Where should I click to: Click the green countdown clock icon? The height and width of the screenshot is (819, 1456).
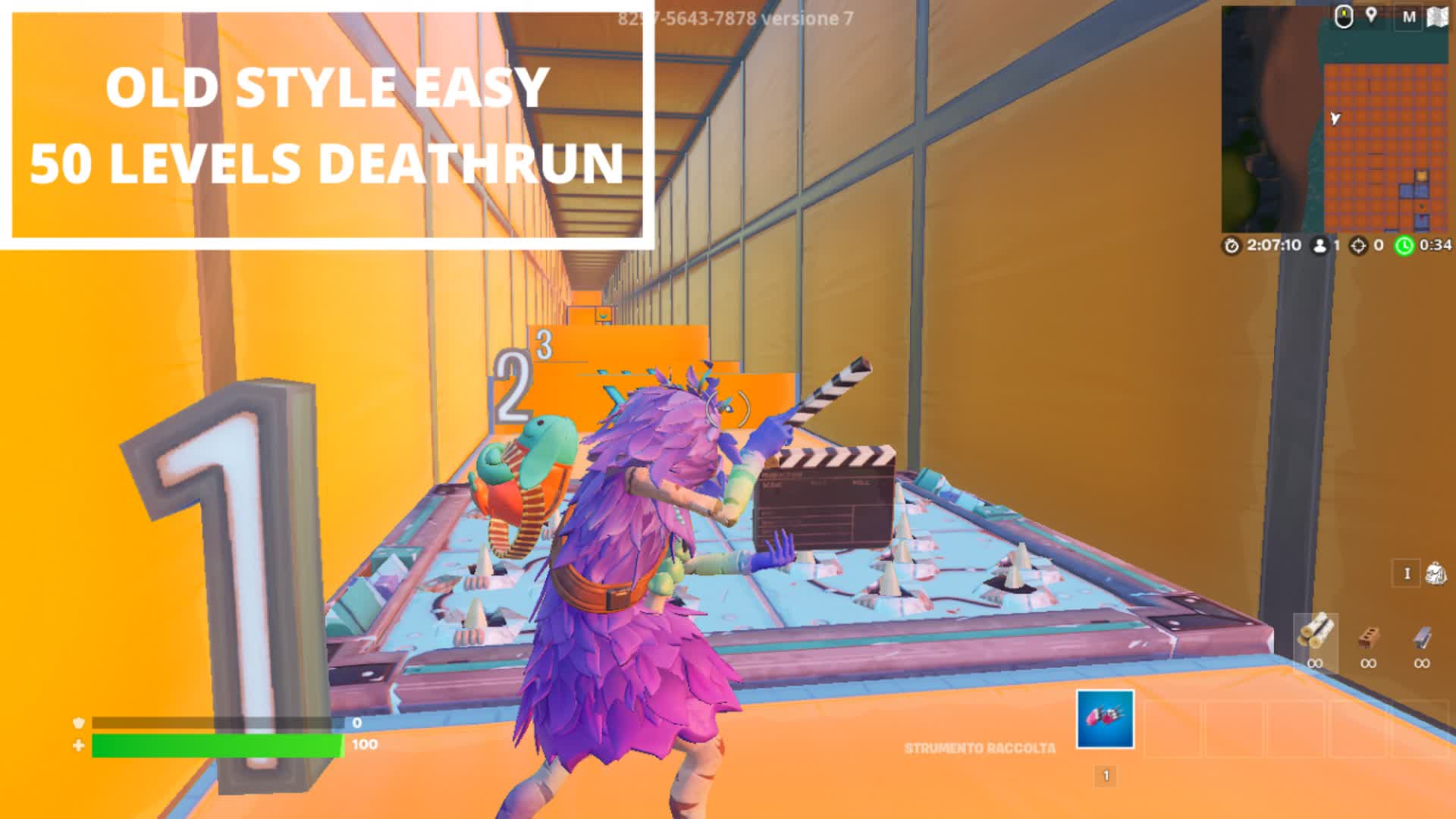[1404, 244]
